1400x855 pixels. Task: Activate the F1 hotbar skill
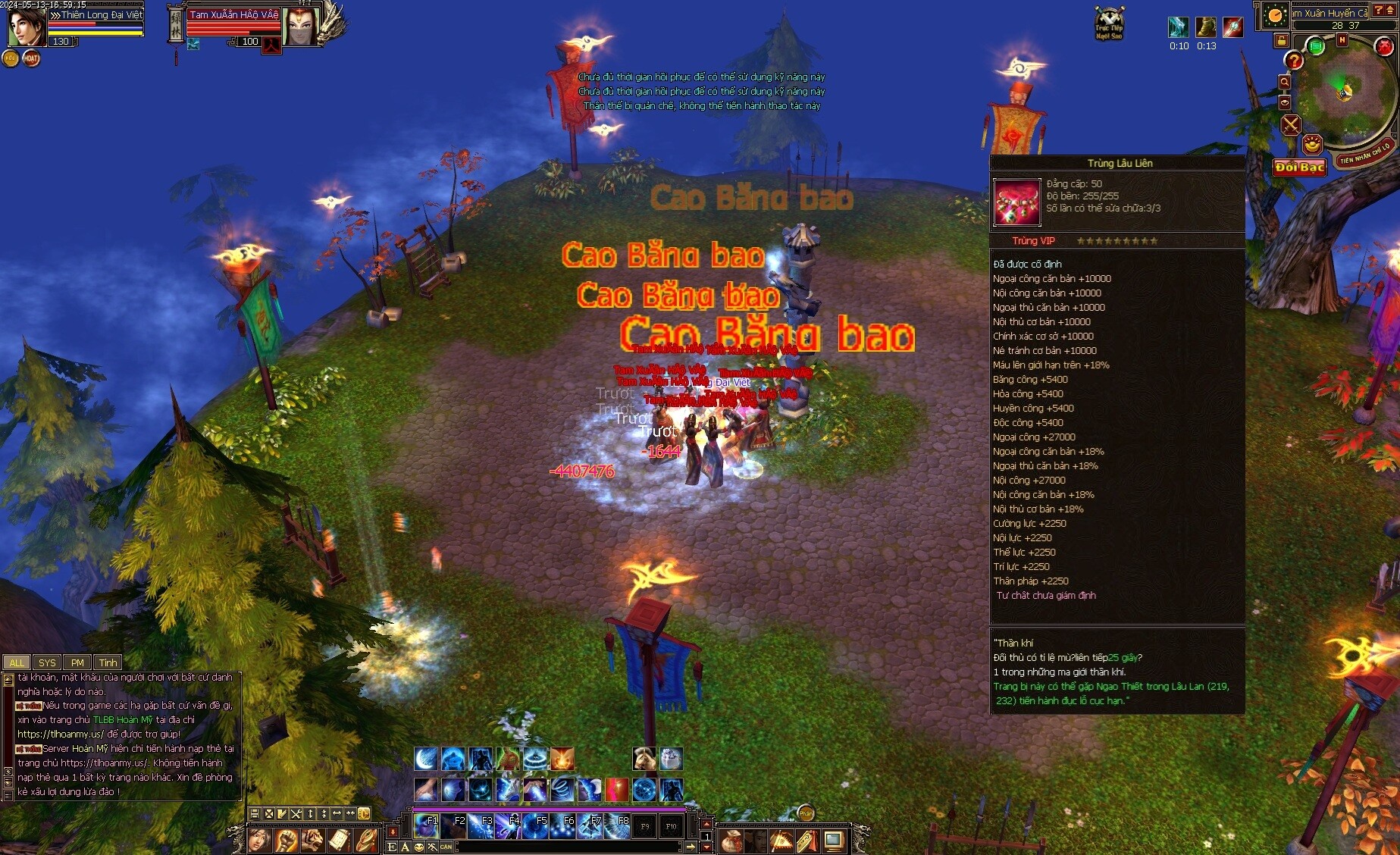pos(427,826)
